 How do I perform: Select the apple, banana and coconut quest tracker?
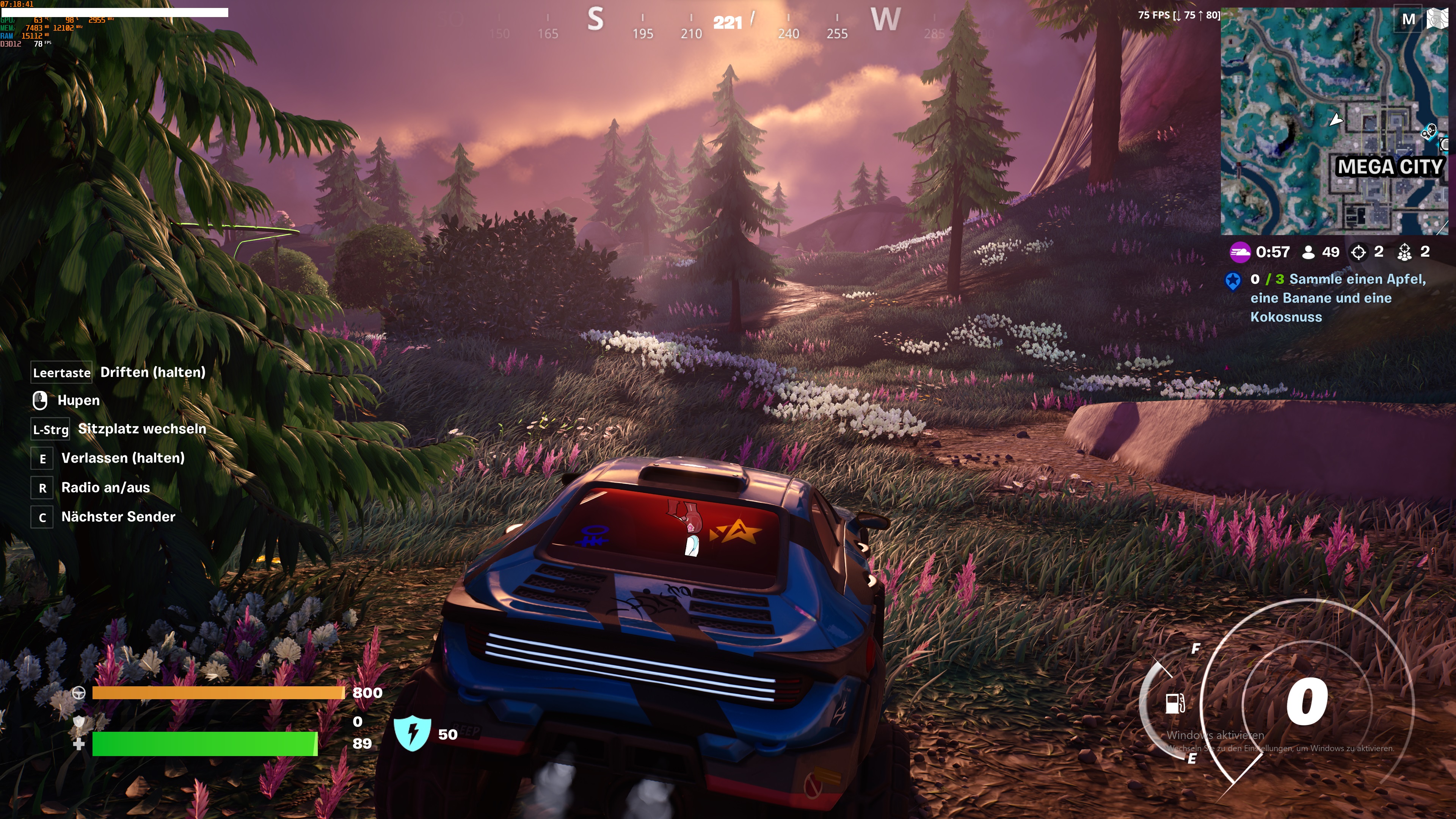point(1337,298)
